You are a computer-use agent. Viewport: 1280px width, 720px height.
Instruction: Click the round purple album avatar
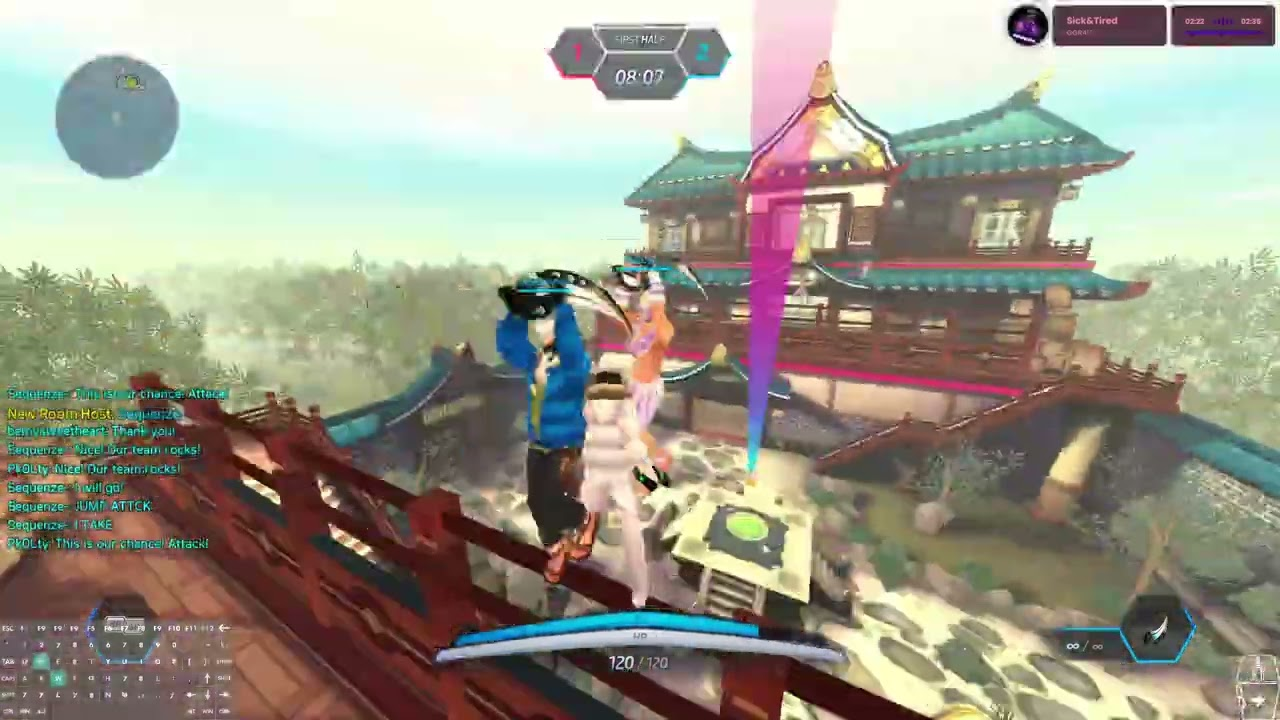click(1027, 25)
